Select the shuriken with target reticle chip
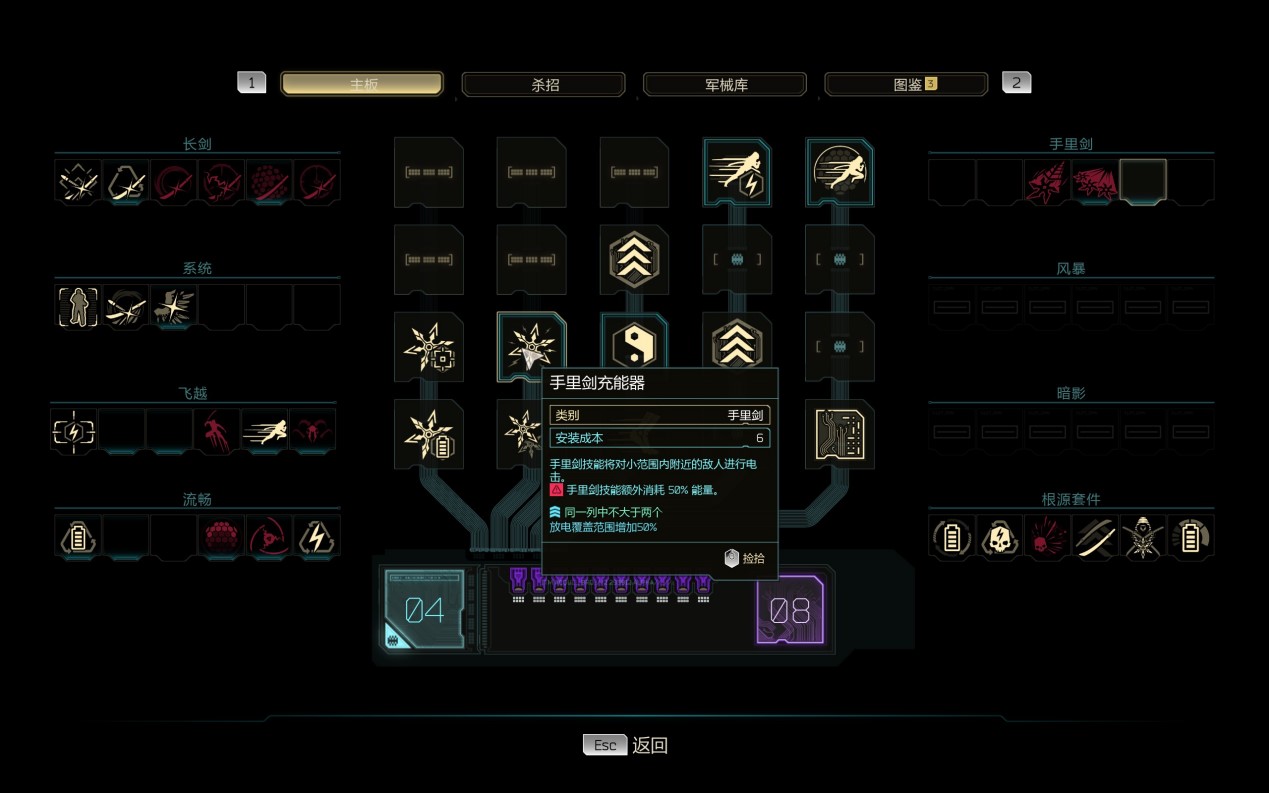The image size is (1269, 793). (428, 346)
